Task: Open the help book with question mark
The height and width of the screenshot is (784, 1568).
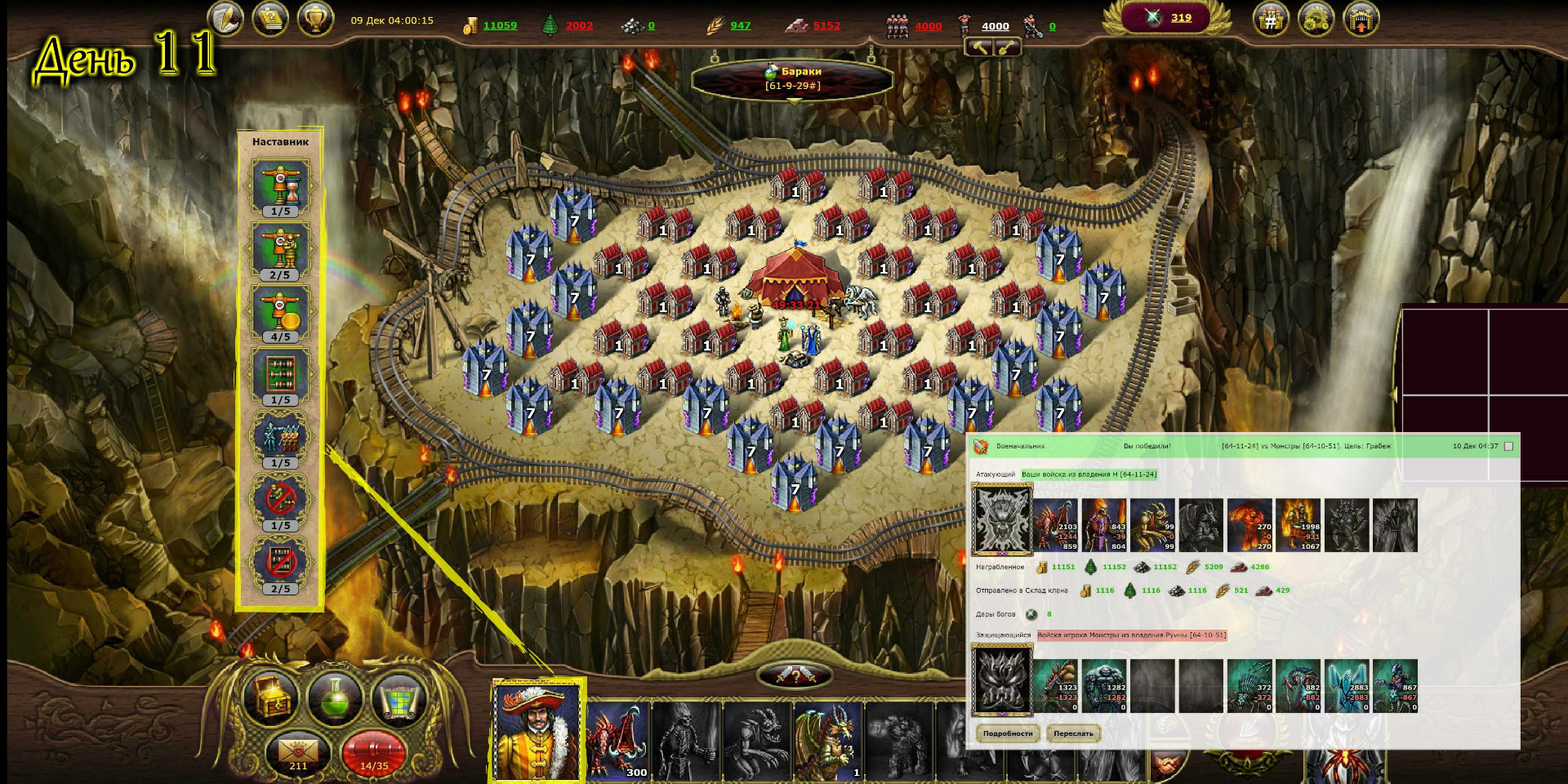Action: pyautogui.click(x=272, y=17)
